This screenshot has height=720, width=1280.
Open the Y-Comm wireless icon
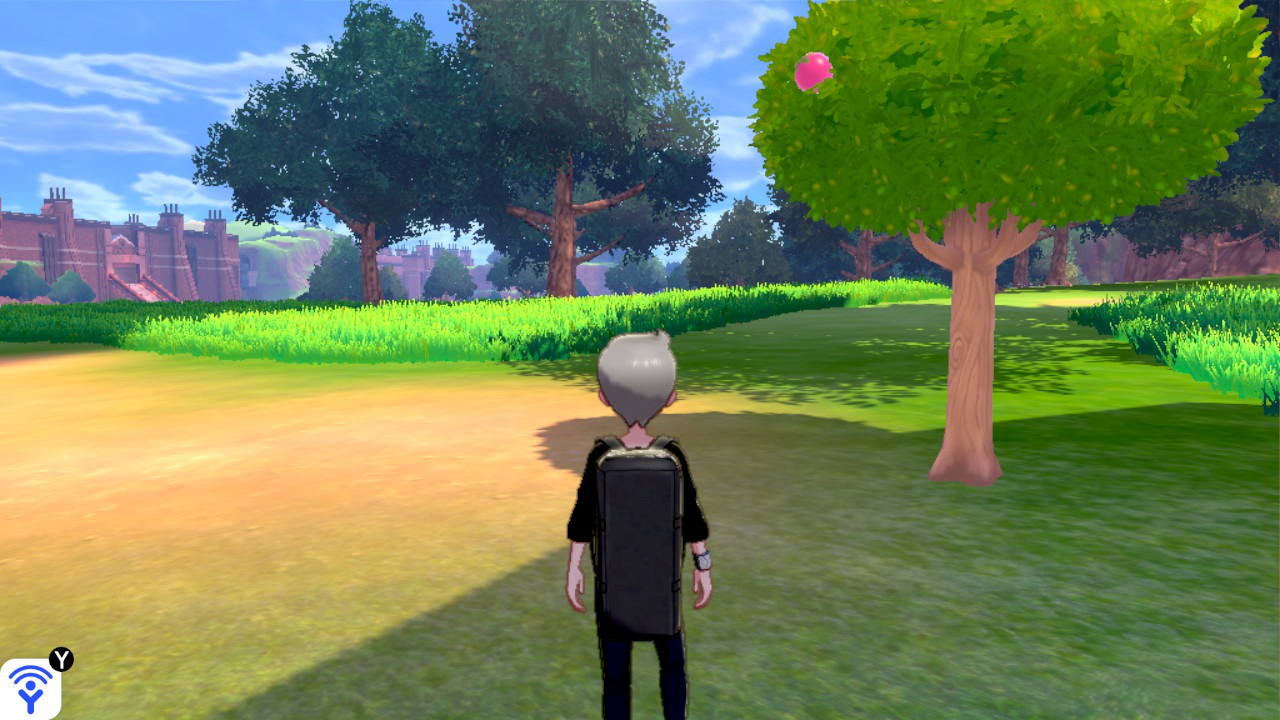pyautogui.click(x=31, y=688)
